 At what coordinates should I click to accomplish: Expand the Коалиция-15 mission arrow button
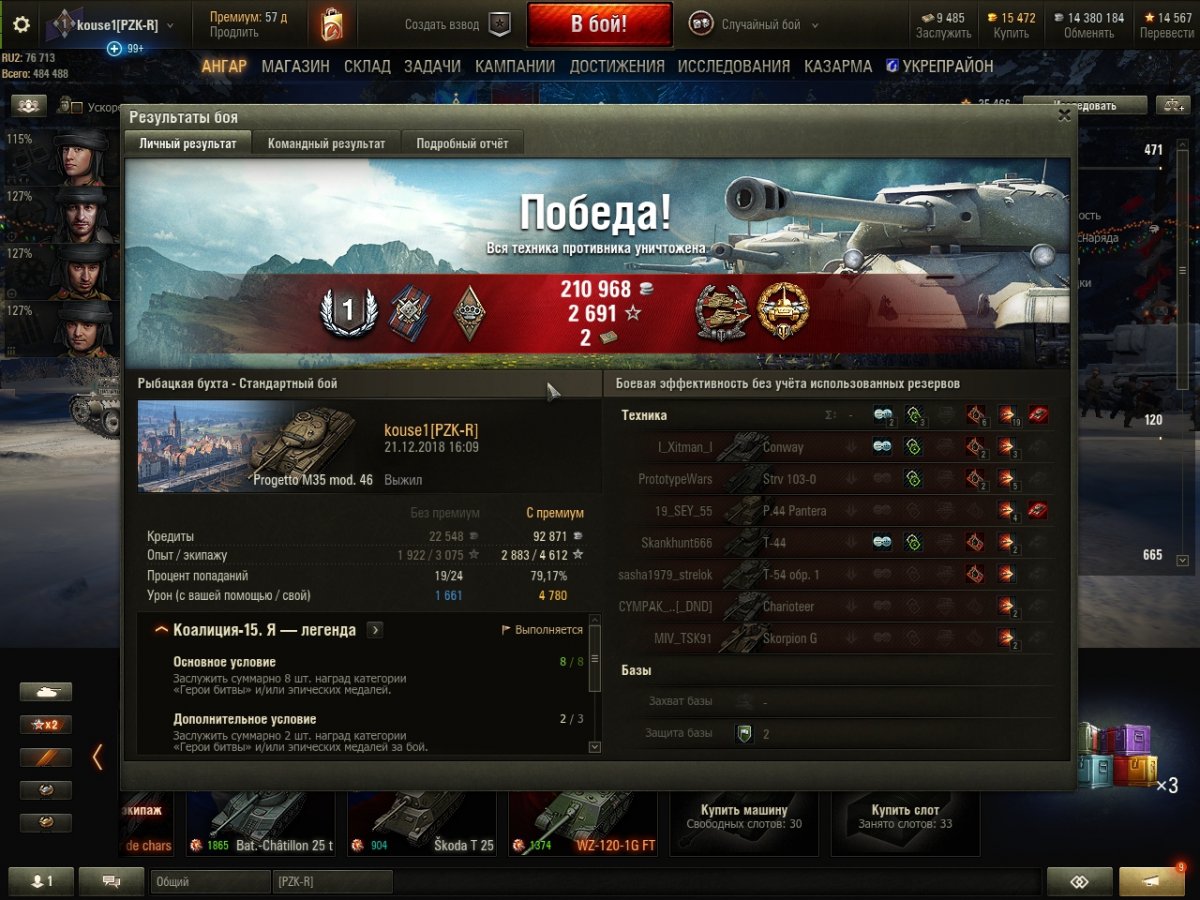click(374, 630)
